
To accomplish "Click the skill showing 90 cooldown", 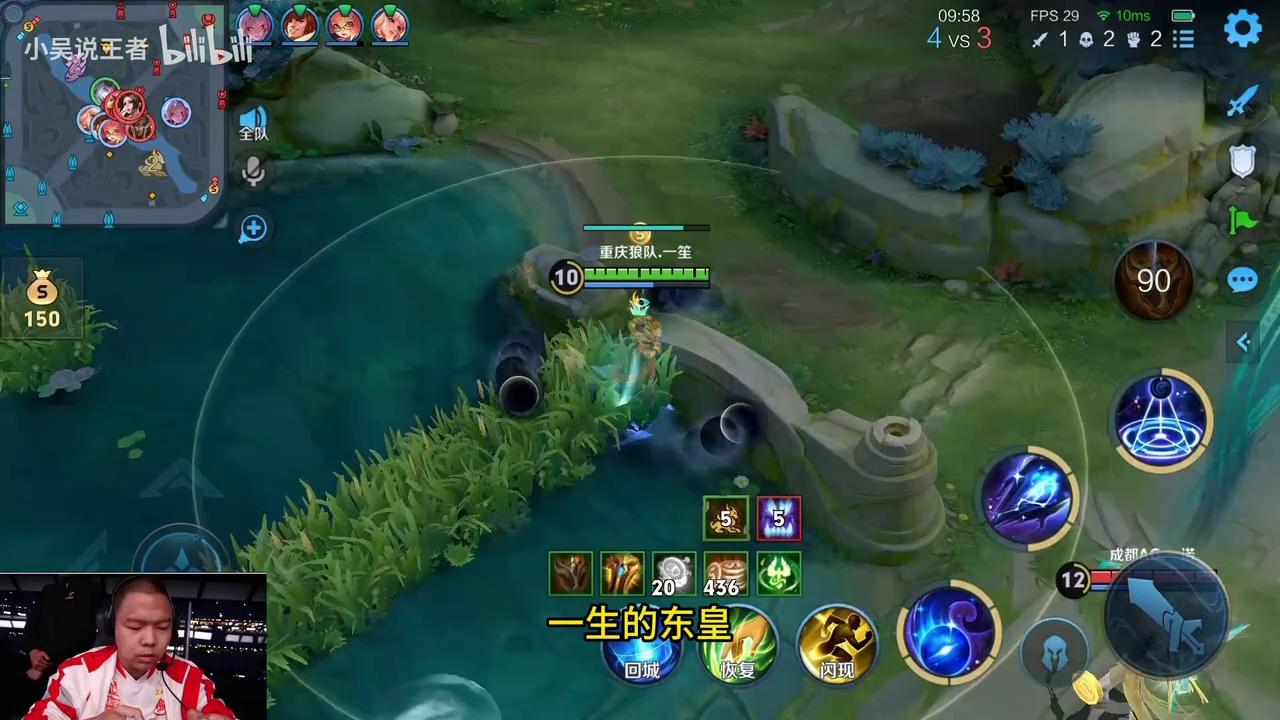I will pos(1153,281).
